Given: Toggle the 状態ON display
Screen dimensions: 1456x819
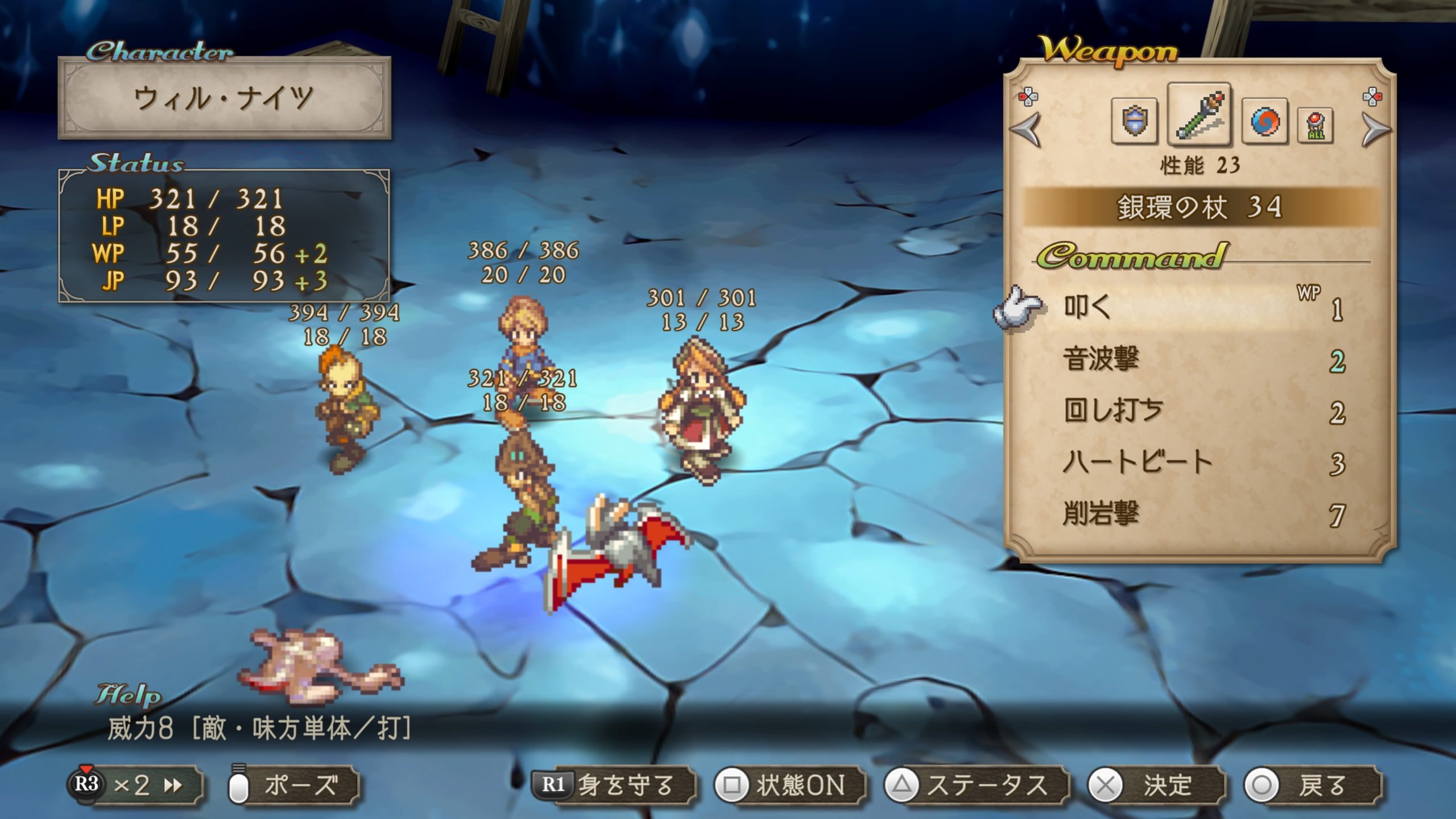Looking at the screenshot, I should tap(789, 786).
